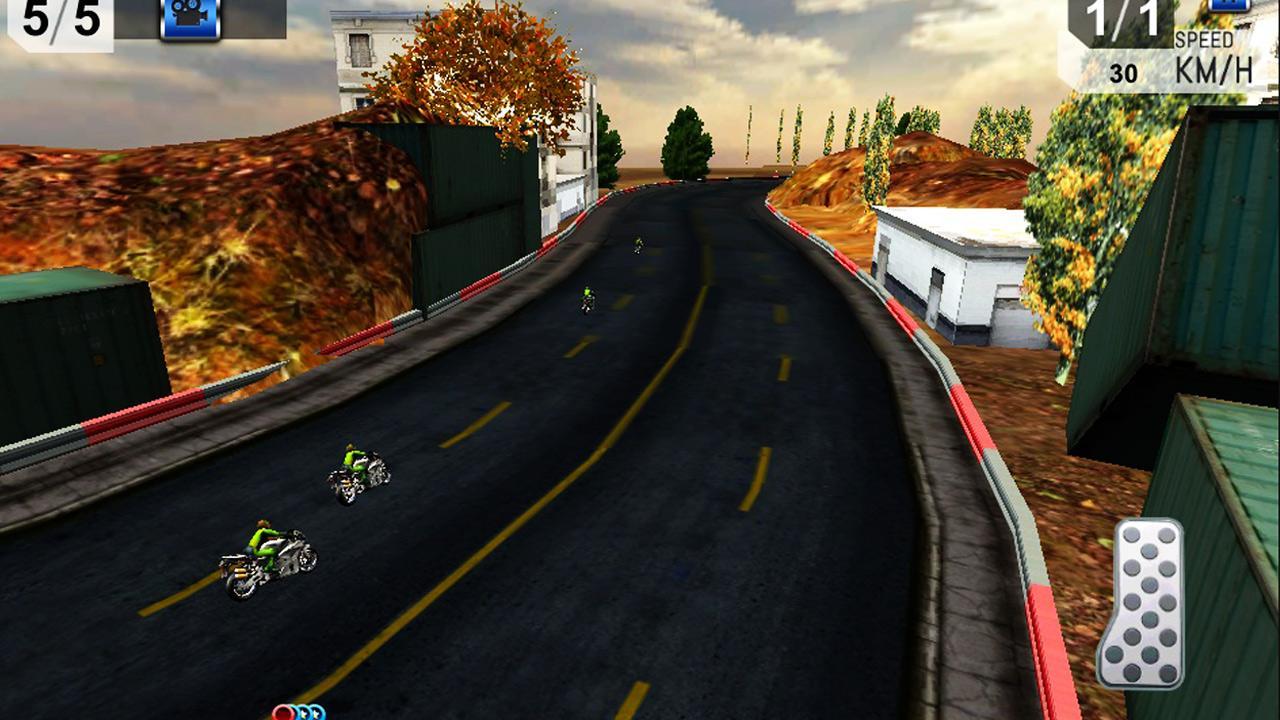Tap a boost orb to activate nitro
Viewport: 1280px width, 720px height.
click(x=283, y=712)
